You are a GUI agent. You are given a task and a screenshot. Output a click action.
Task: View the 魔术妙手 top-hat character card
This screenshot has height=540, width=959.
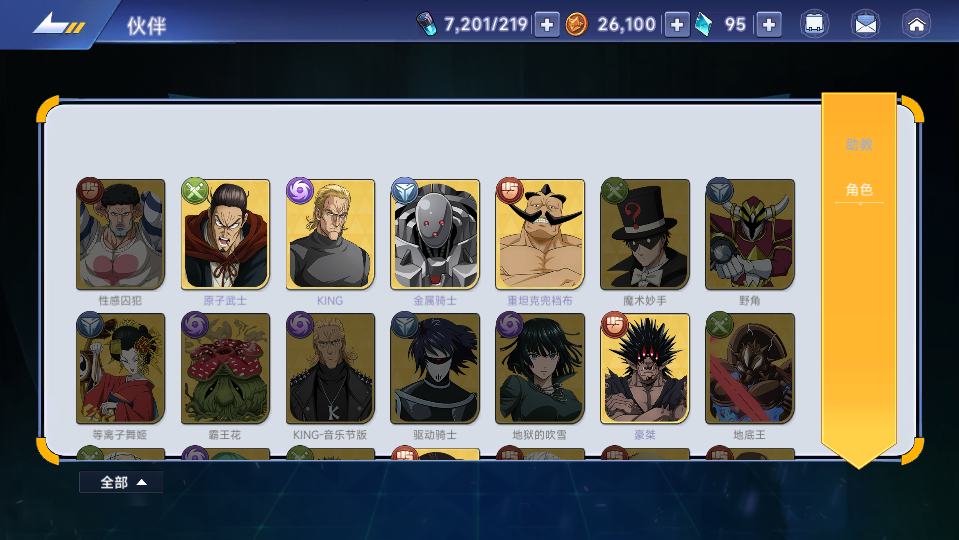pyautogui.click(x=645, y=235)
